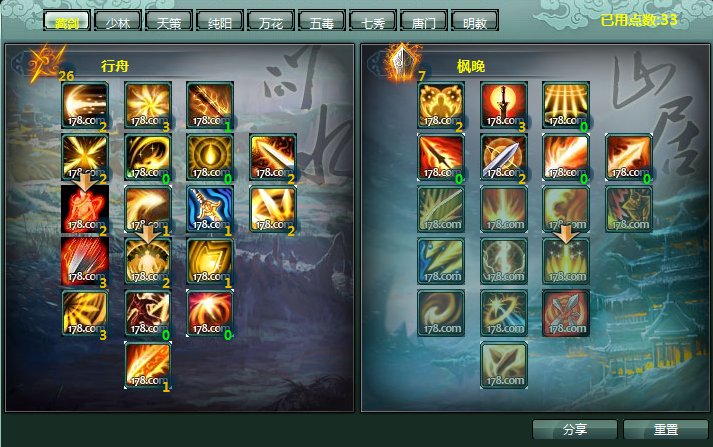Screen dimensions: 713x447
Task: Choose the blue sword talent in 行舟 tree
Action: point(210,207)
